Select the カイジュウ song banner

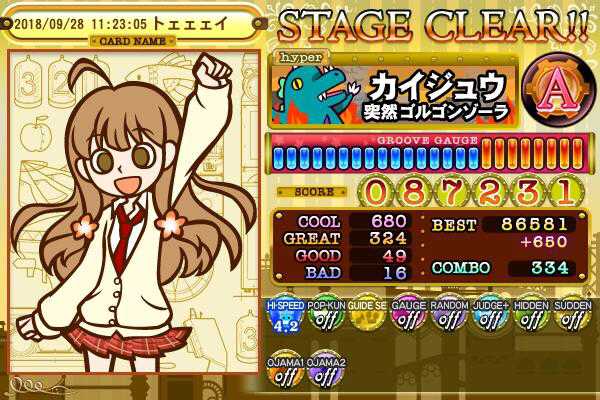(x=396, y=91)
